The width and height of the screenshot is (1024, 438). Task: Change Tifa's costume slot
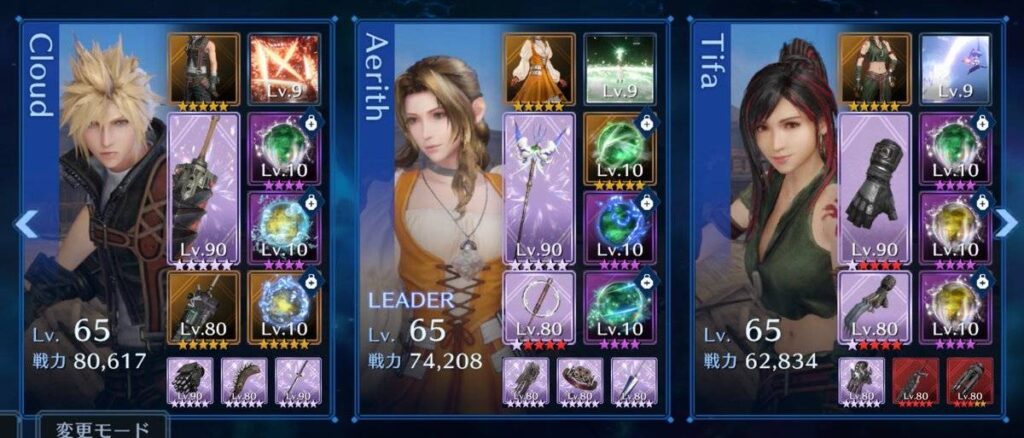point(874,70)
